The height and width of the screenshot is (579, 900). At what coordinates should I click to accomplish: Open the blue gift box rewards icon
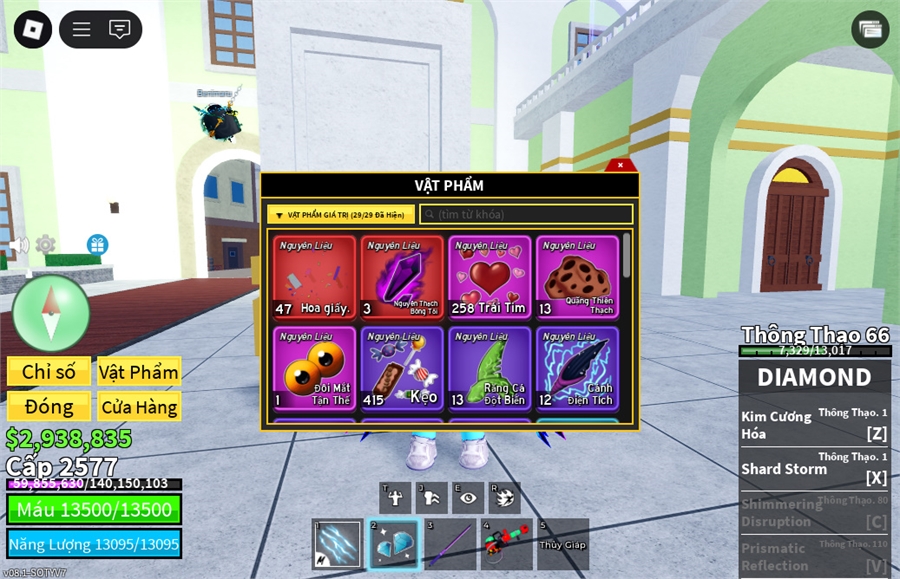point(97,244)
